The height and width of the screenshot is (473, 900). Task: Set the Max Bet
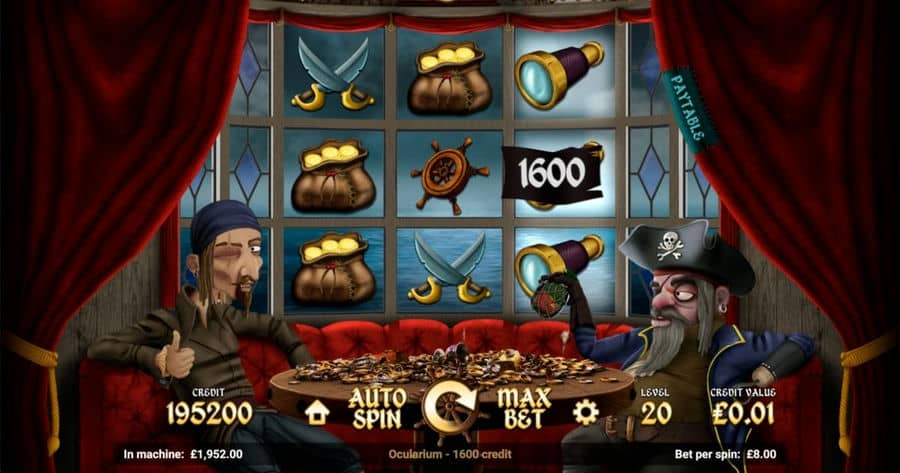point(525,408)
